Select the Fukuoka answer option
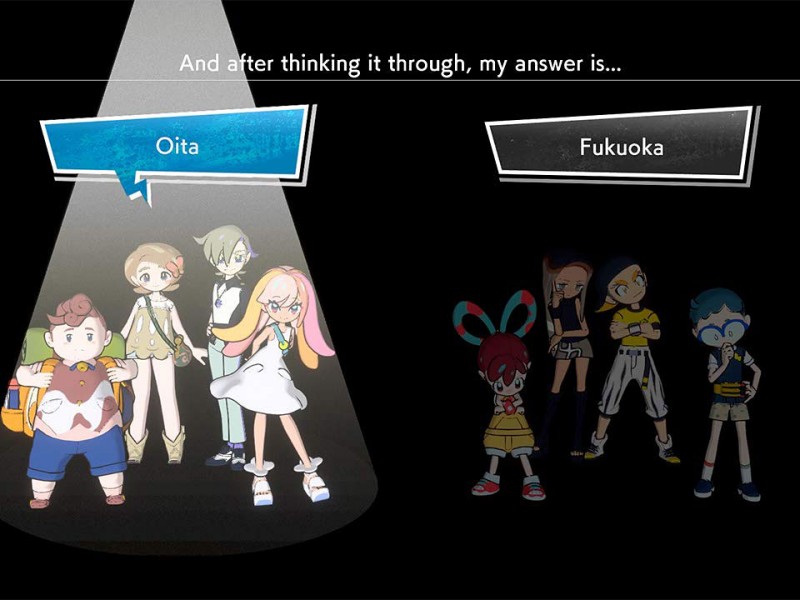Viewport: 800px width, 600px height. (x=620, y=147)
